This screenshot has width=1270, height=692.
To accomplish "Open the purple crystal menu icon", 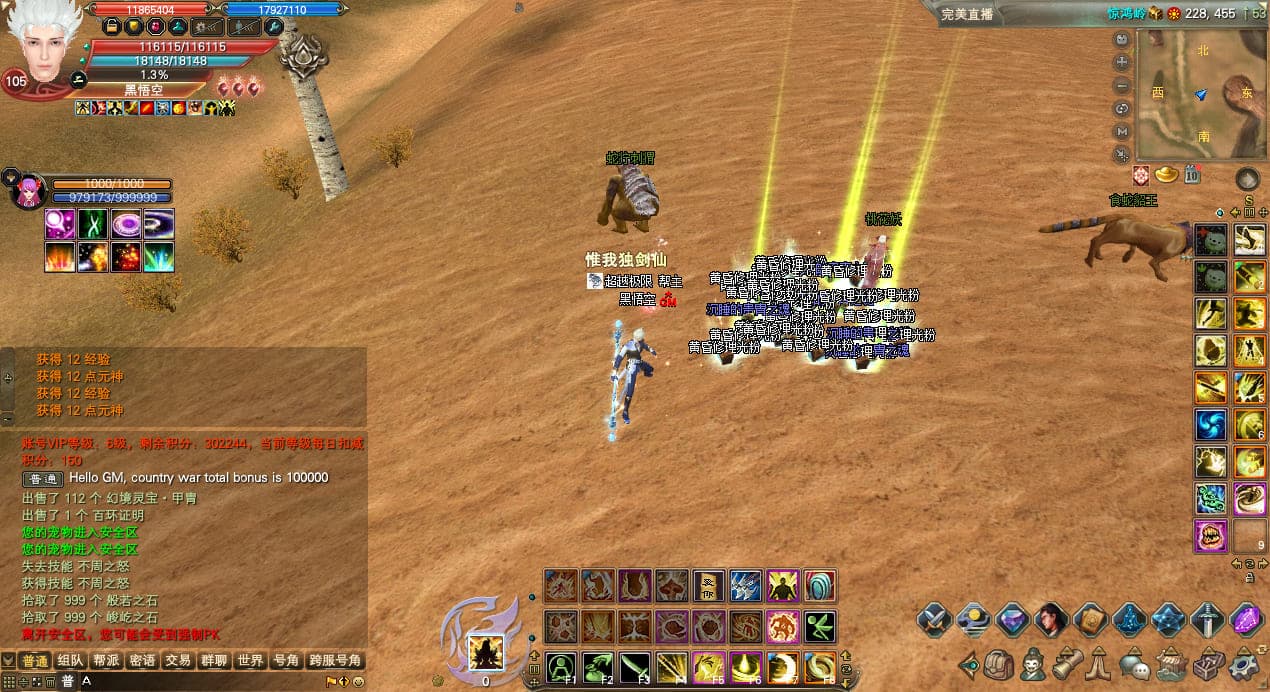I will [x=1246, y=621].
